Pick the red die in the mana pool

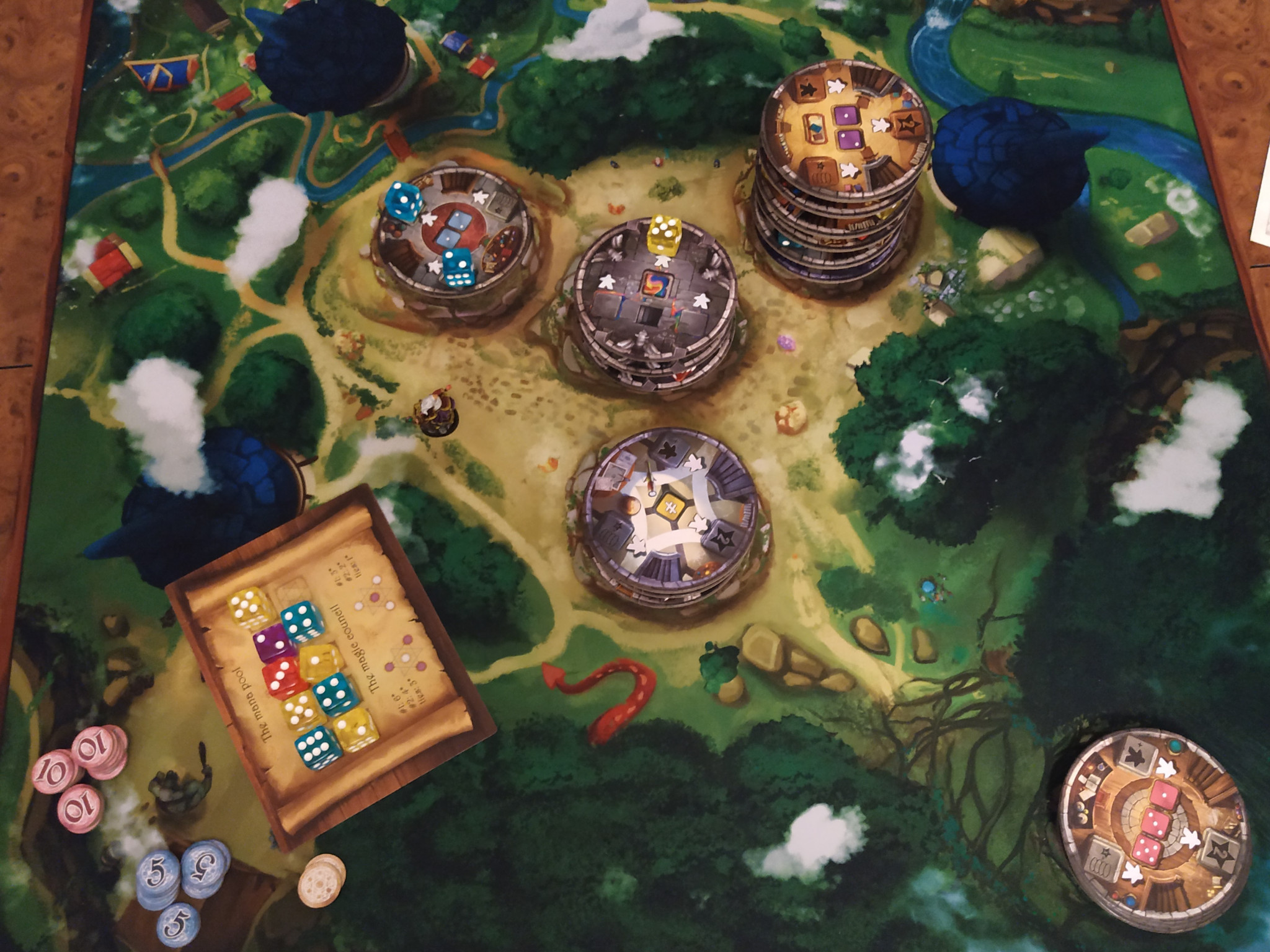click(x=282, y=674)
